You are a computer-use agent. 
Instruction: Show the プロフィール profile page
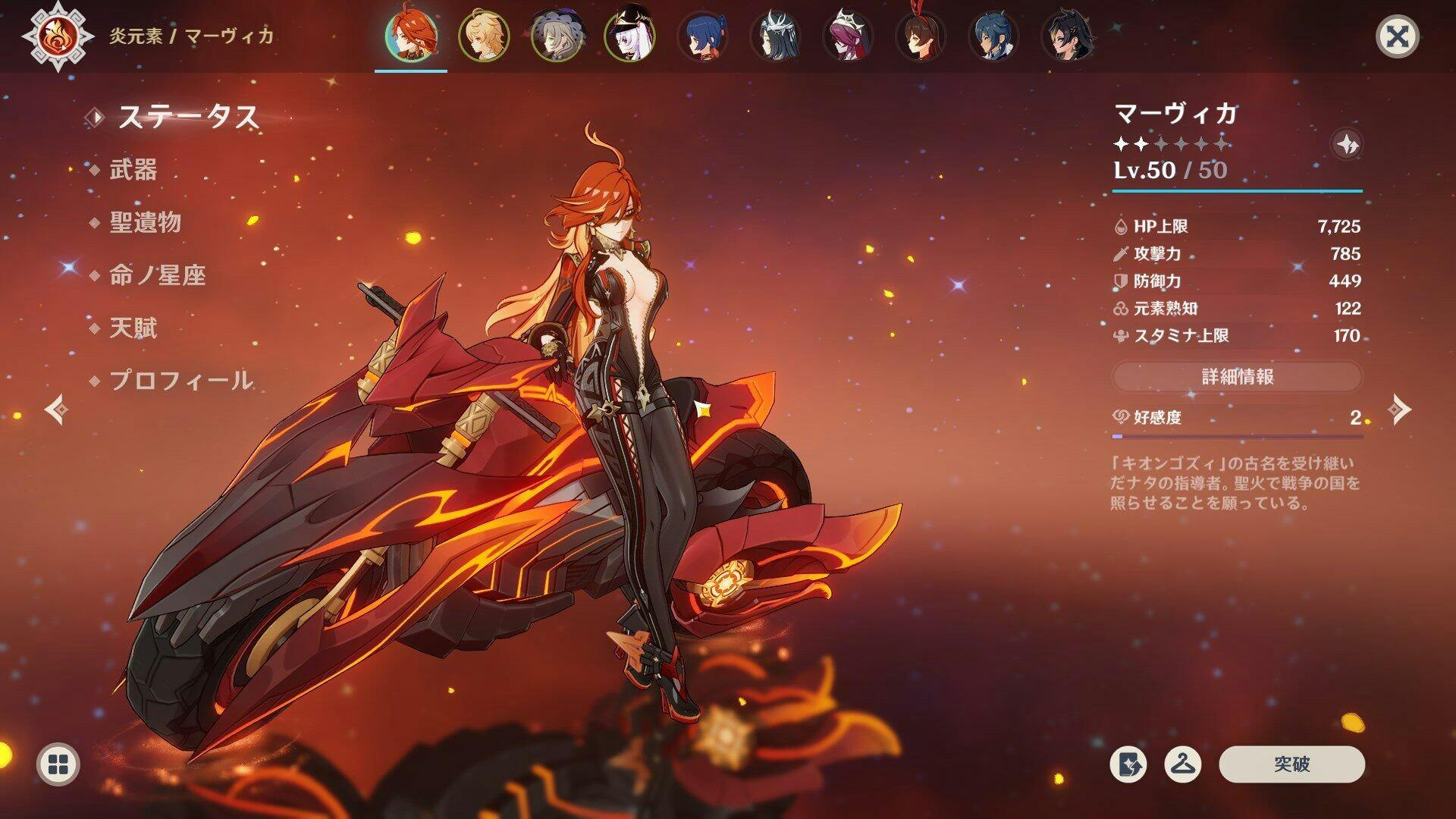180,381
